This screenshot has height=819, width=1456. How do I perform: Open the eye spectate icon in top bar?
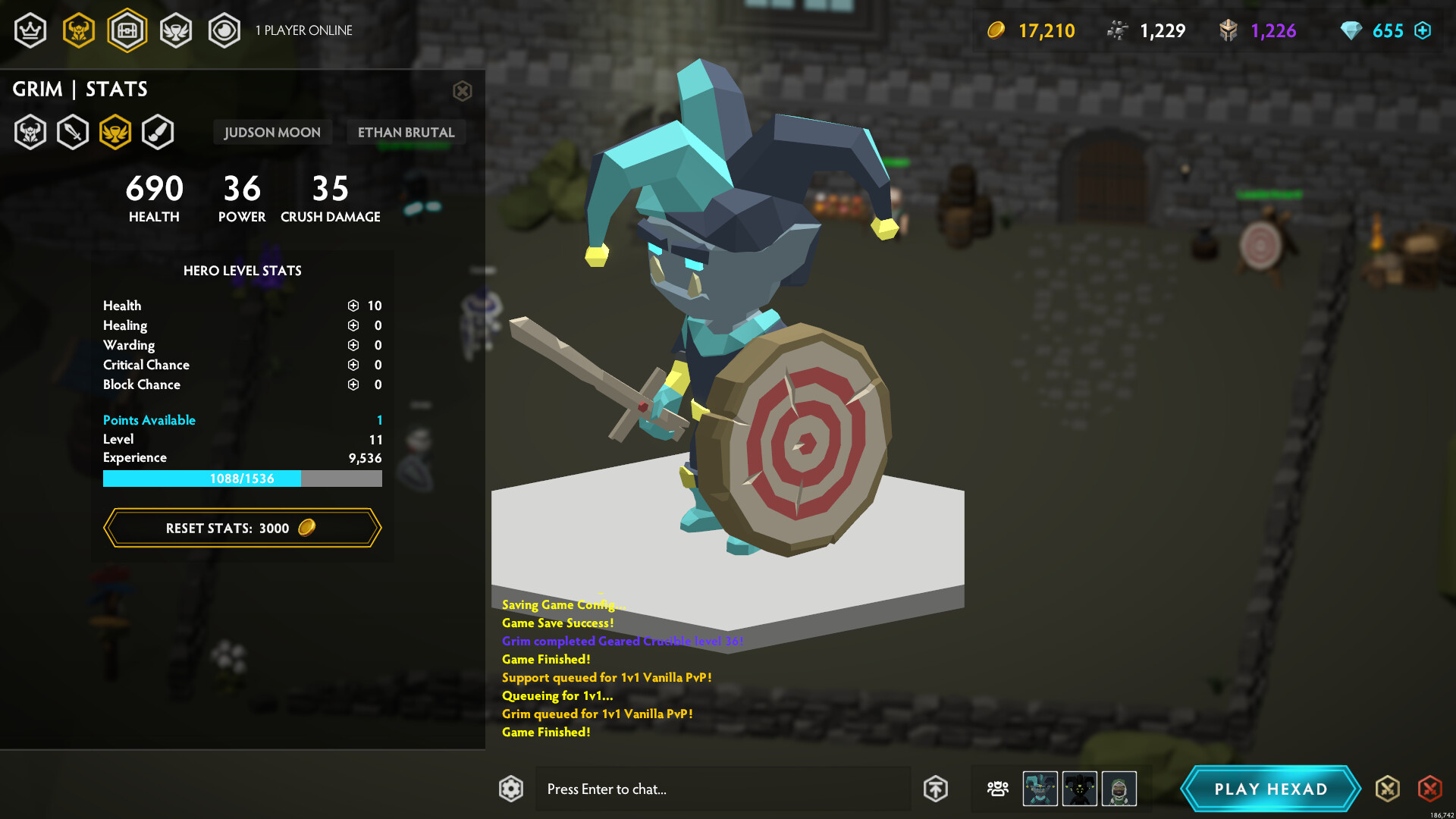click(x=224, y=30)
